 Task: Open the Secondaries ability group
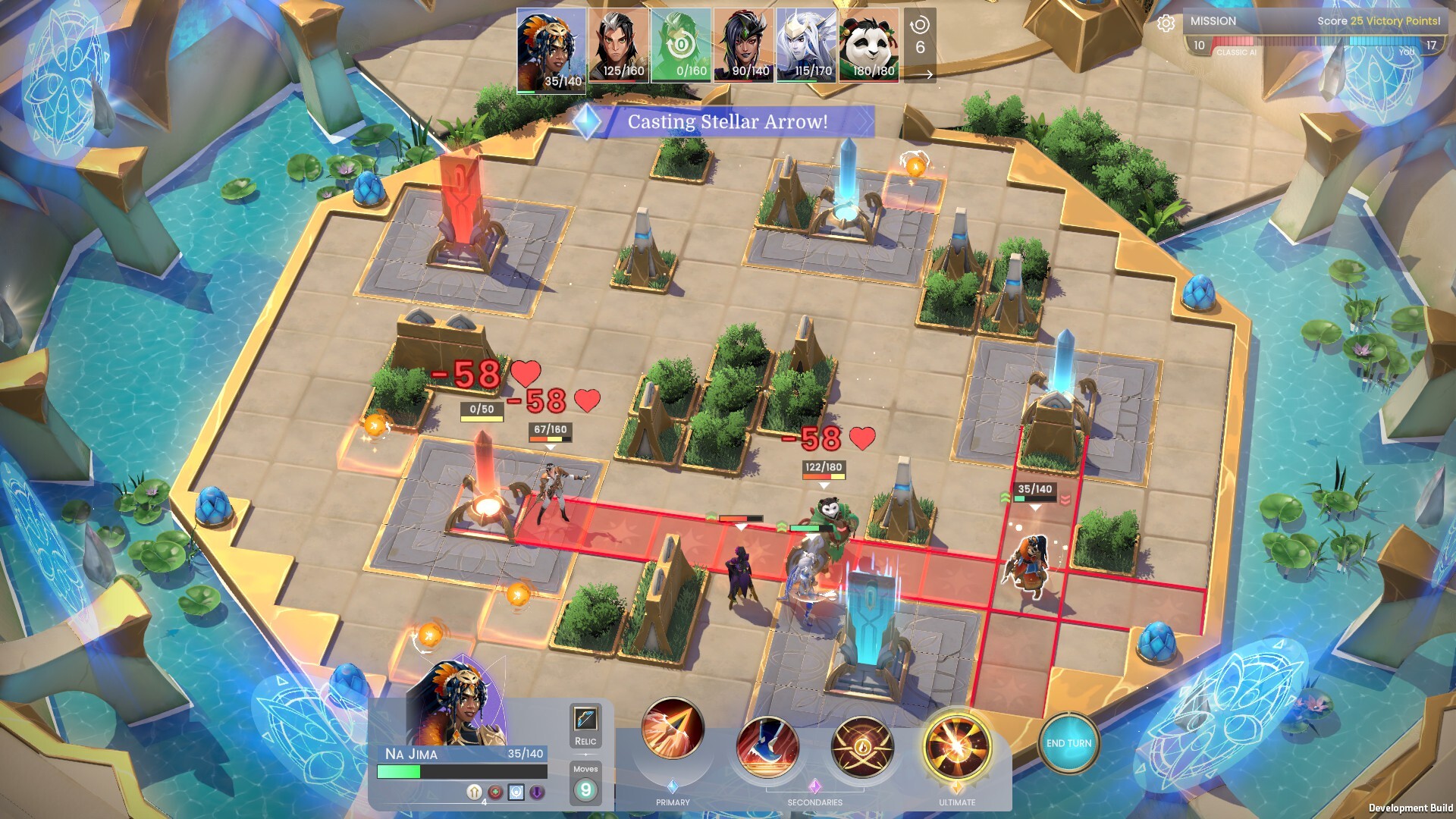pos(814,787)
